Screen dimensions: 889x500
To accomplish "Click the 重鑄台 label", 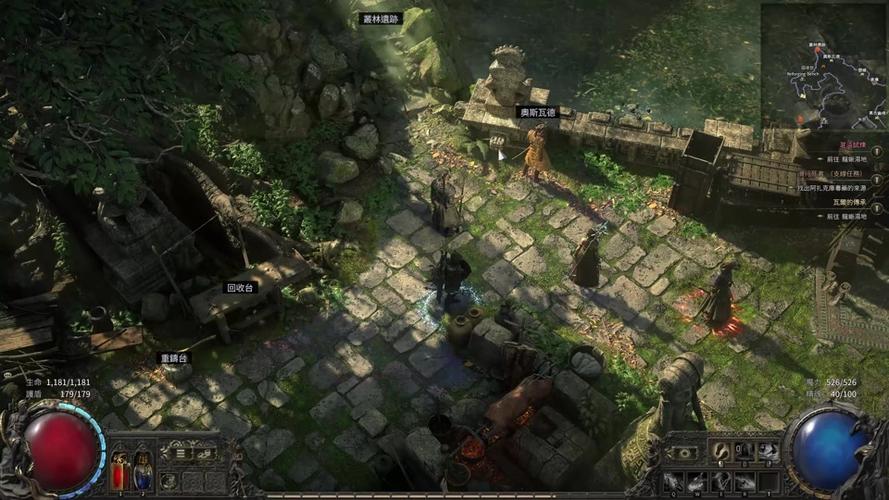I will pyautogui.click(x=173, y=358).
